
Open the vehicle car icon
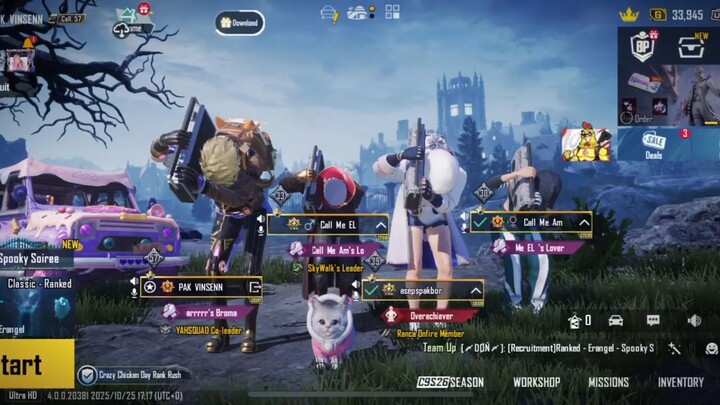615,320
